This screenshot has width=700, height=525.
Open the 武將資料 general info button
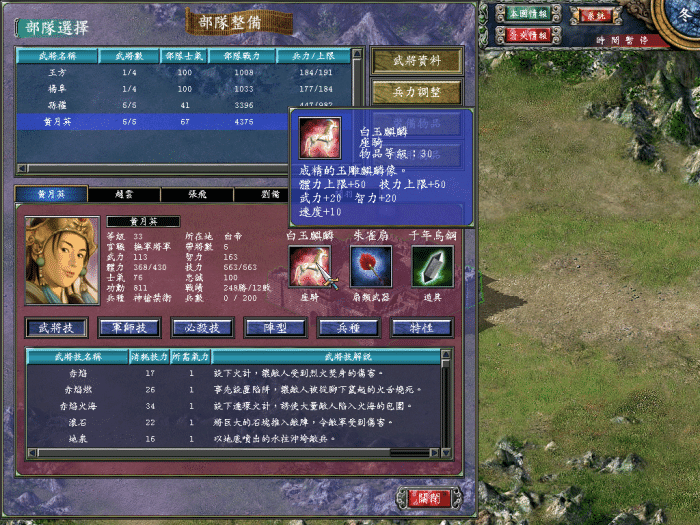[x=417, y=60]
